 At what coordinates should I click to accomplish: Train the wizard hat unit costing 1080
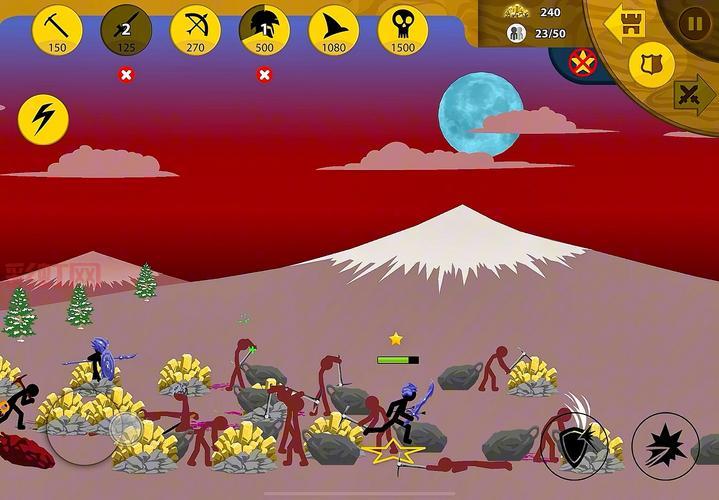click(x=333, y=29)
